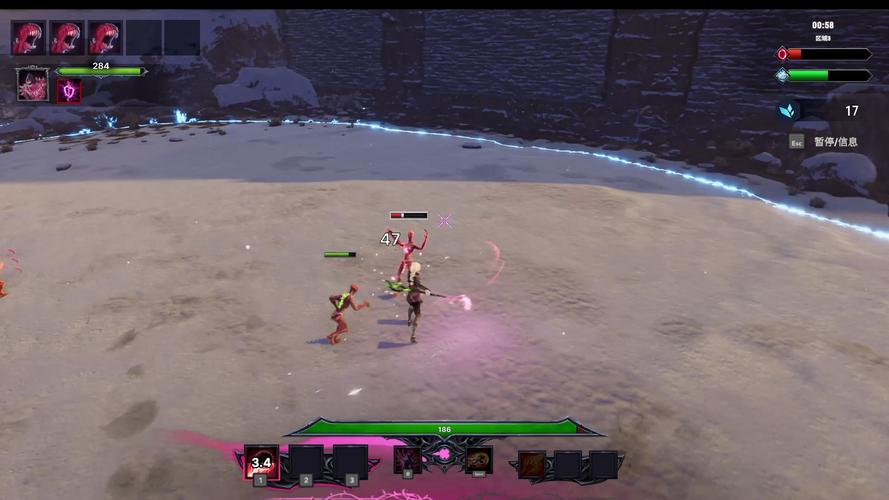The image size is (889, 500).
Task: Click the dark purple claw ability icon
Action: pos(407,460)
